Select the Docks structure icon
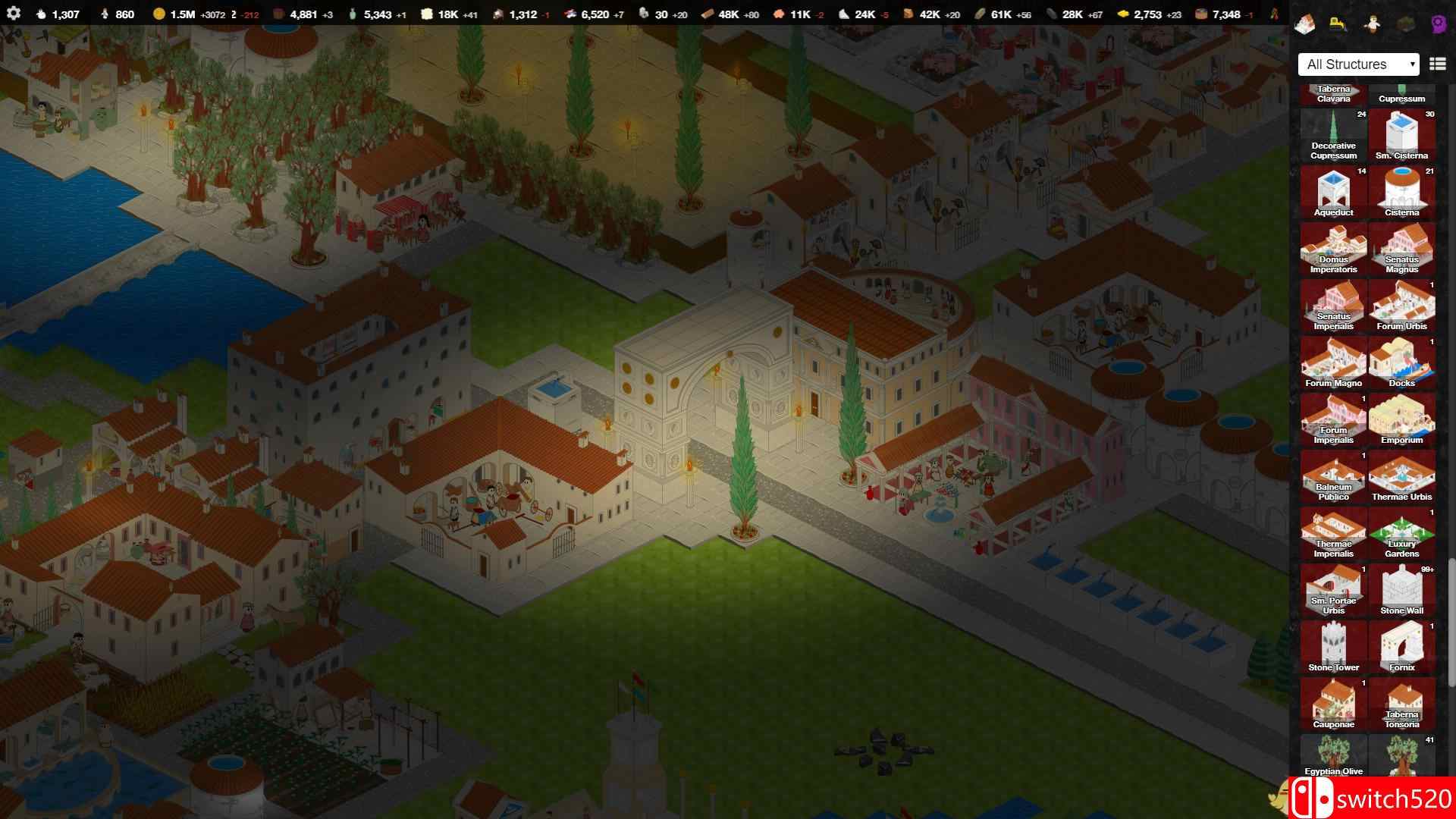1456x819 pixels. click(x=1402, y=362)
